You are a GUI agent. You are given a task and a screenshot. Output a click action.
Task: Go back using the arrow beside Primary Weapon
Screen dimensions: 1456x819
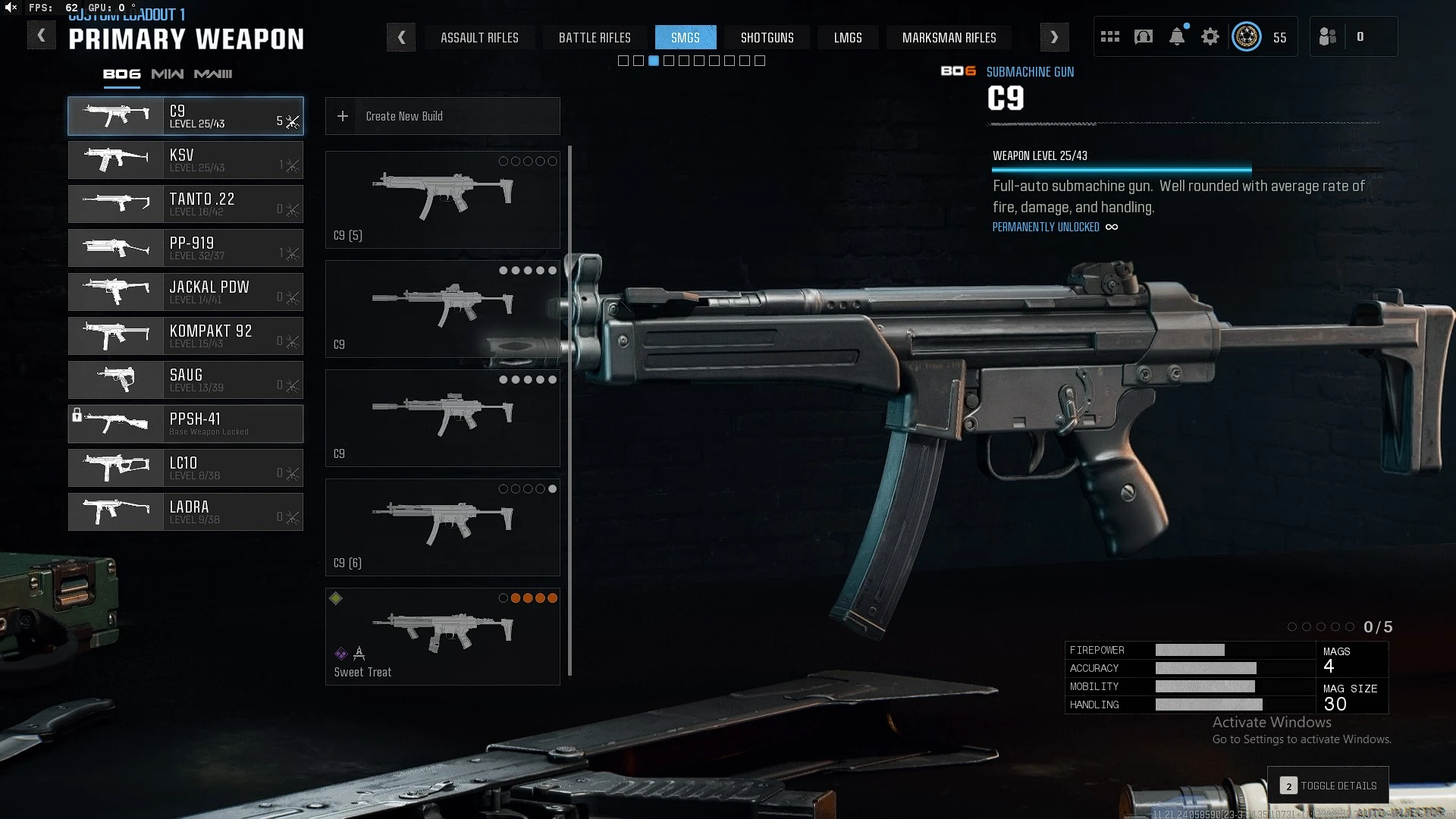click(x=41, y=36)
